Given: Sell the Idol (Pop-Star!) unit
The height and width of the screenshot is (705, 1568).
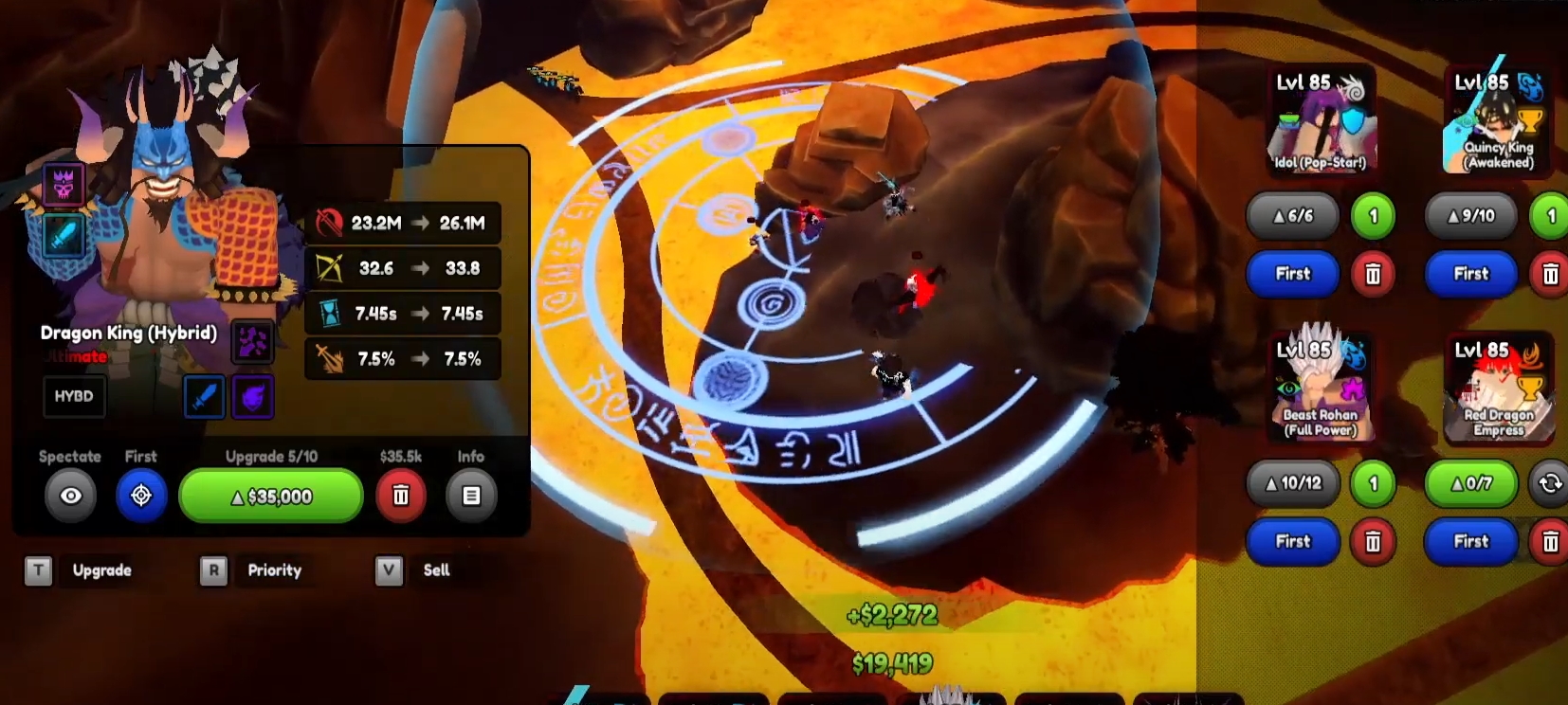Looking at the screenshot, I should (1373, 274).
